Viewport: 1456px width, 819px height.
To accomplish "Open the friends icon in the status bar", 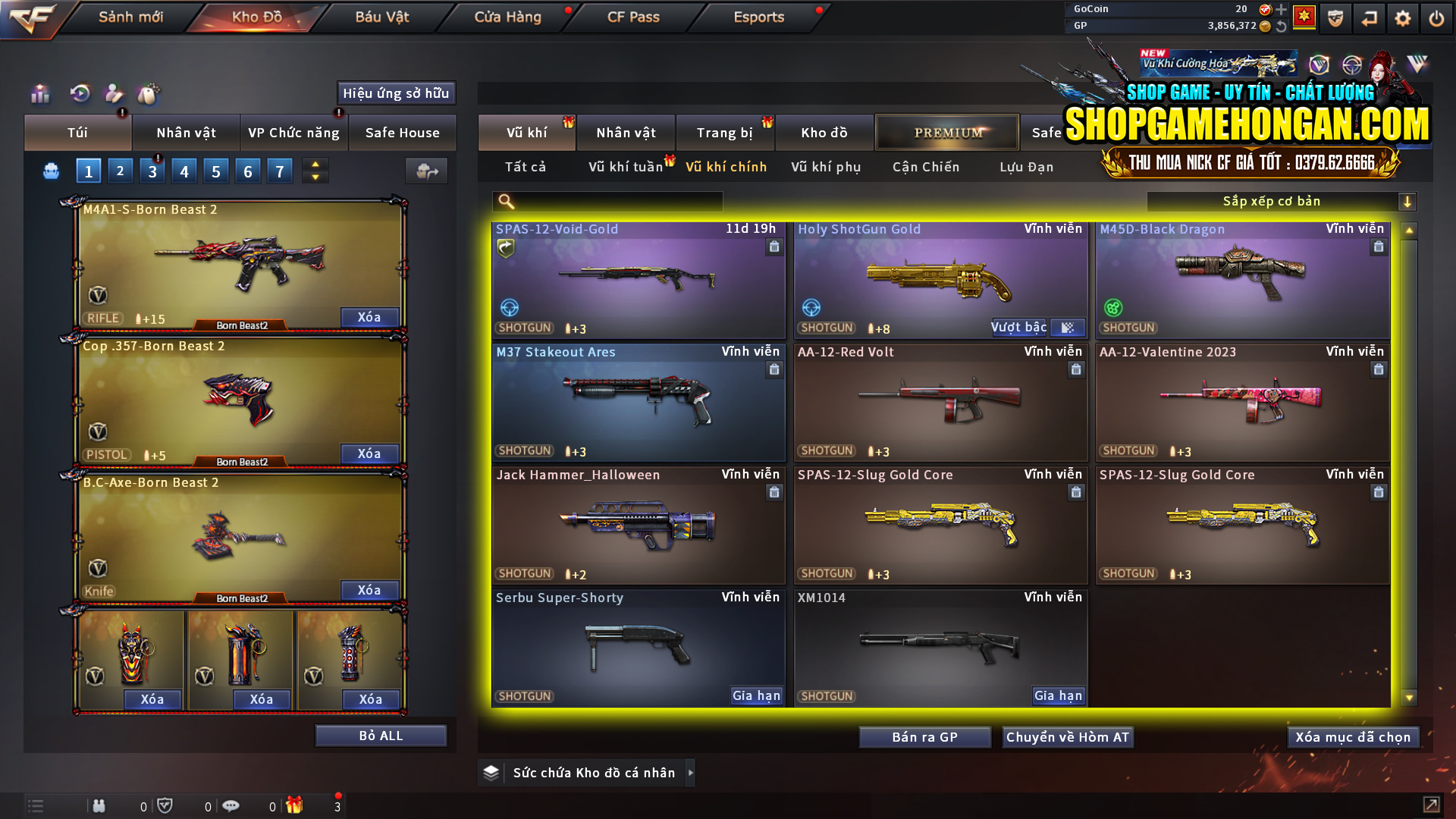I will (99, 806).
